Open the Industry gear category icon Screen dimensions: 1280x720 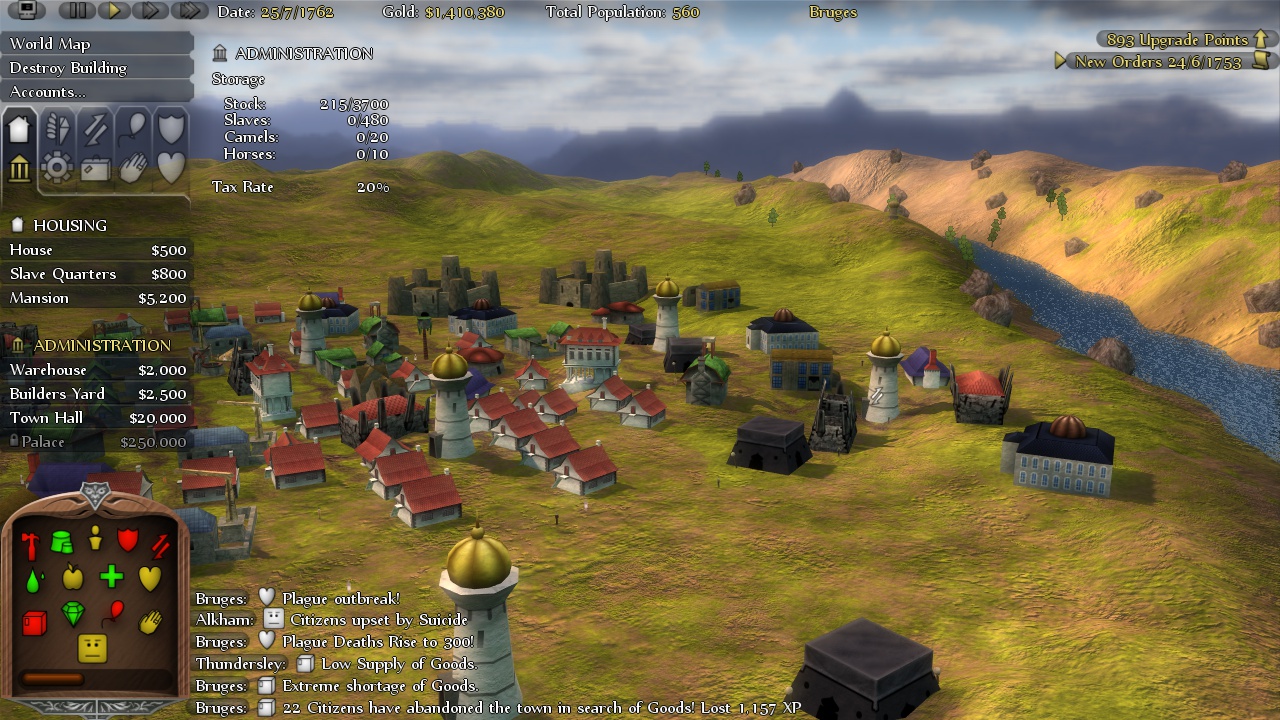pyautogui.click(x=57, y=168)
